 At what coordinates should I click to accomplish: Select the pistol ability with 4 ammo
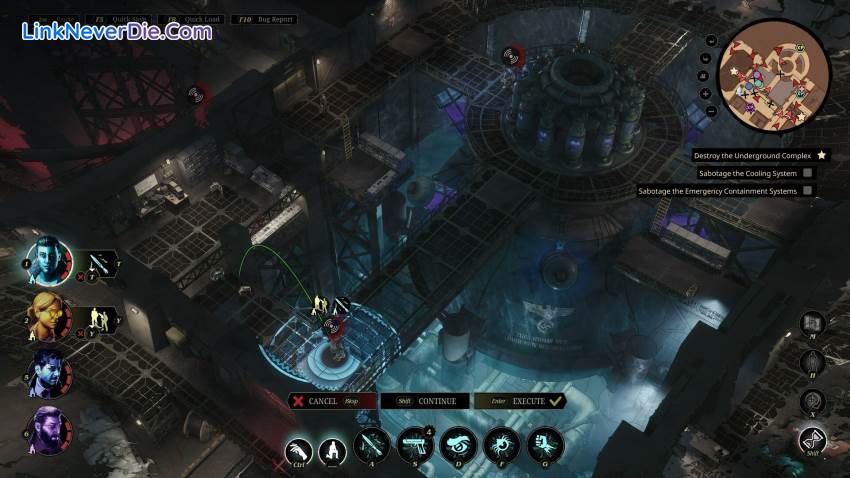(x=414, y=445)
